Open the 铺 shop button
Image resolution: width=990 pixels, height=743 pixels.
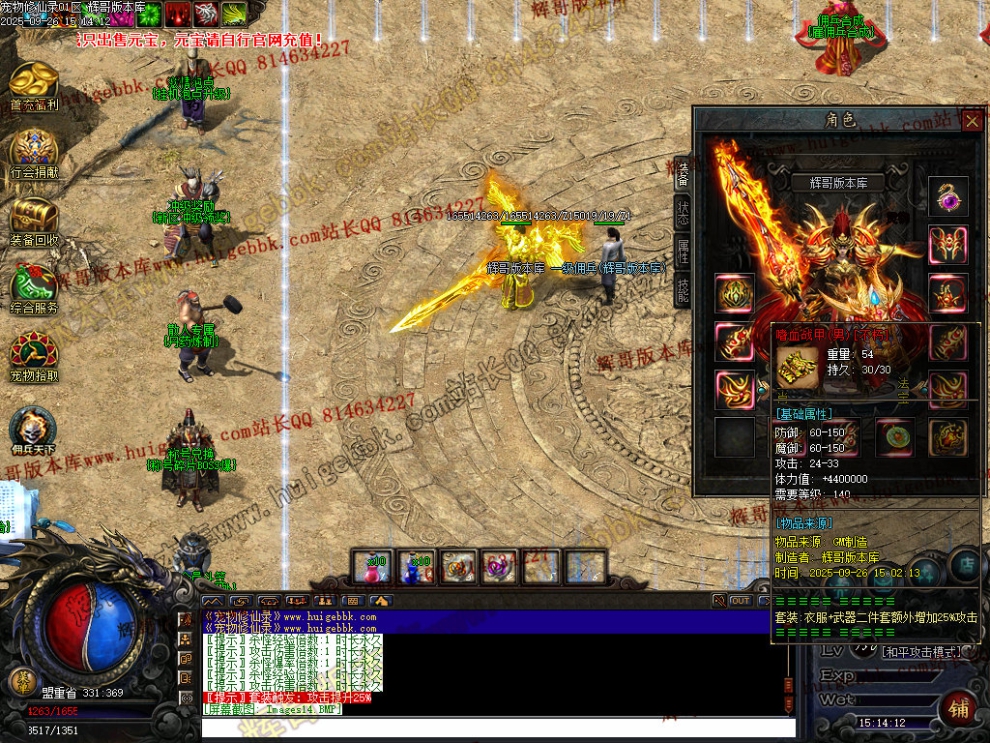pos(960,708)
